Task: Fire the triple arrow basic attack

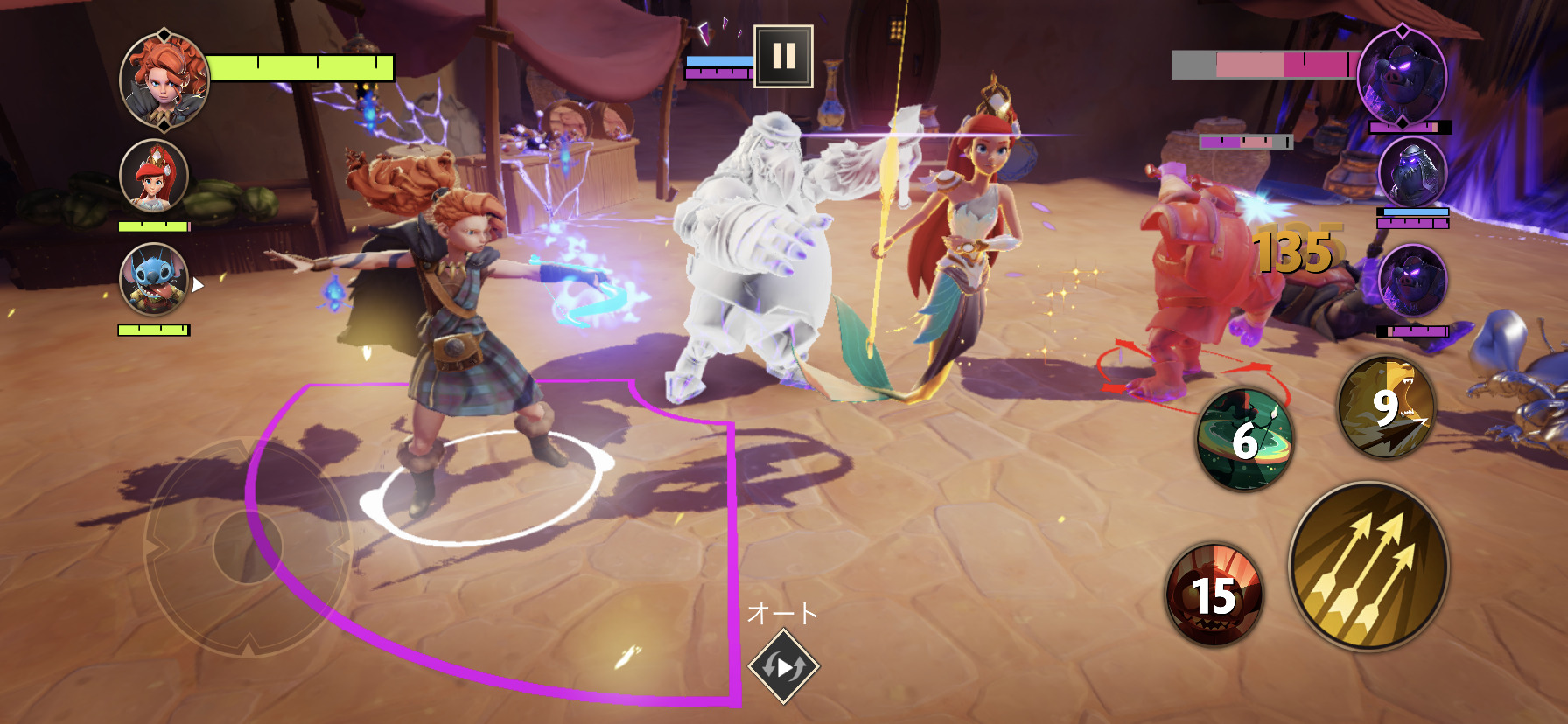Action: tap(1368, 567)
